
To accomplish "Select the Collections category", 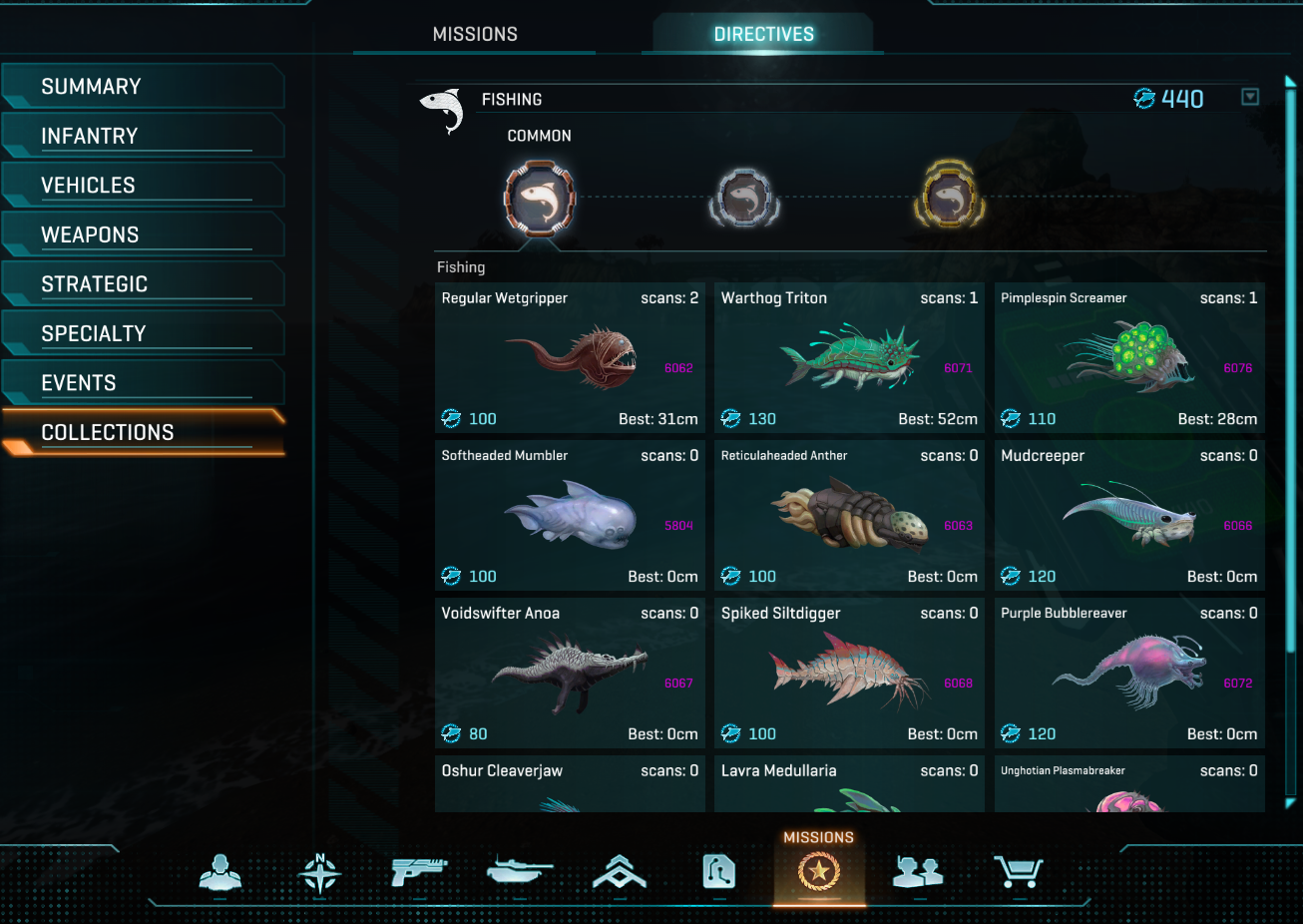I will coord(143,432).
